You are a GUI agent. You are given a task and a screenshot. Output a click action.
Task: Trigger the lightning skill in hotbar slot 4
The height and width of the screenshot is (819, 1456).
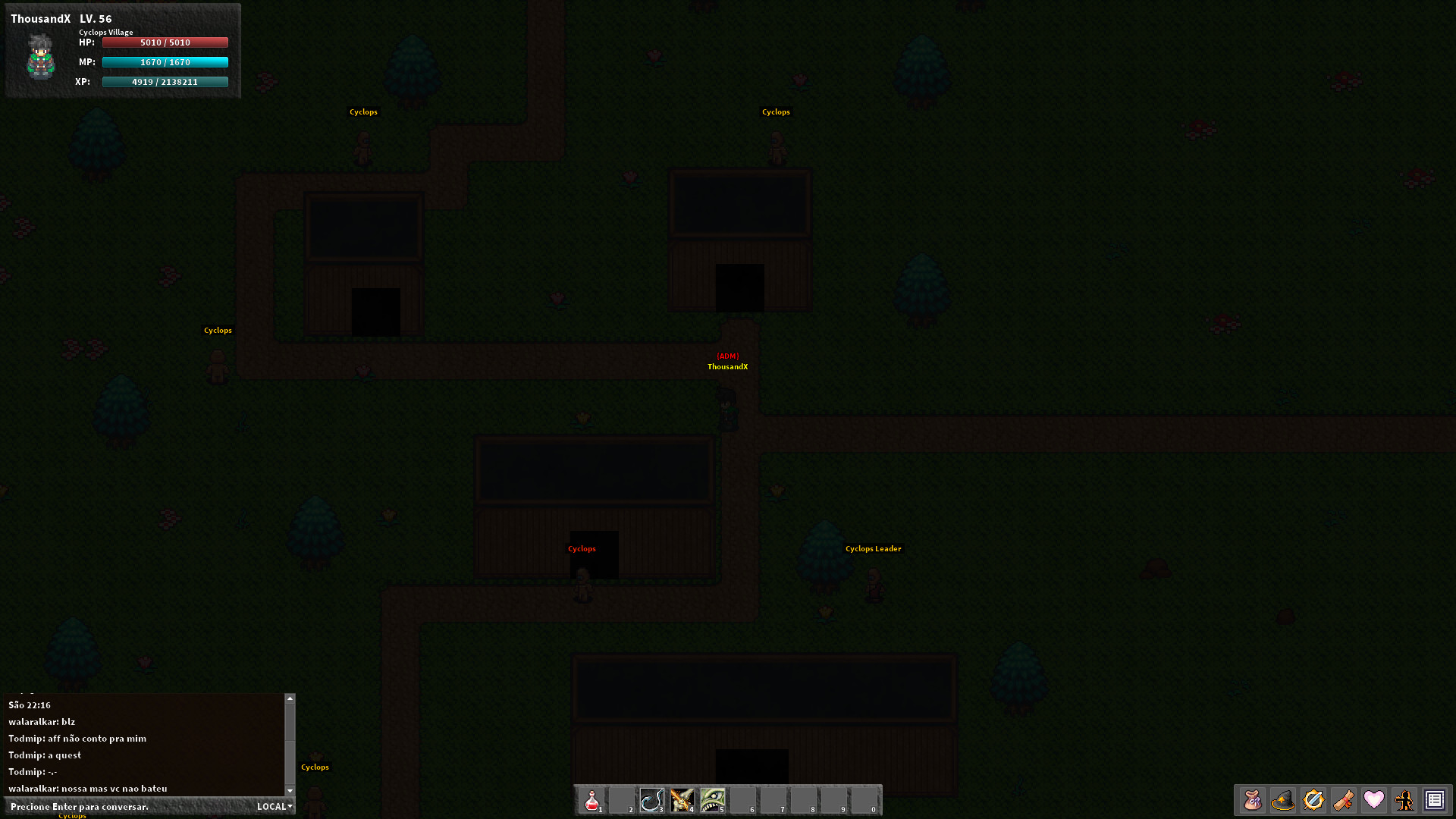682,800
